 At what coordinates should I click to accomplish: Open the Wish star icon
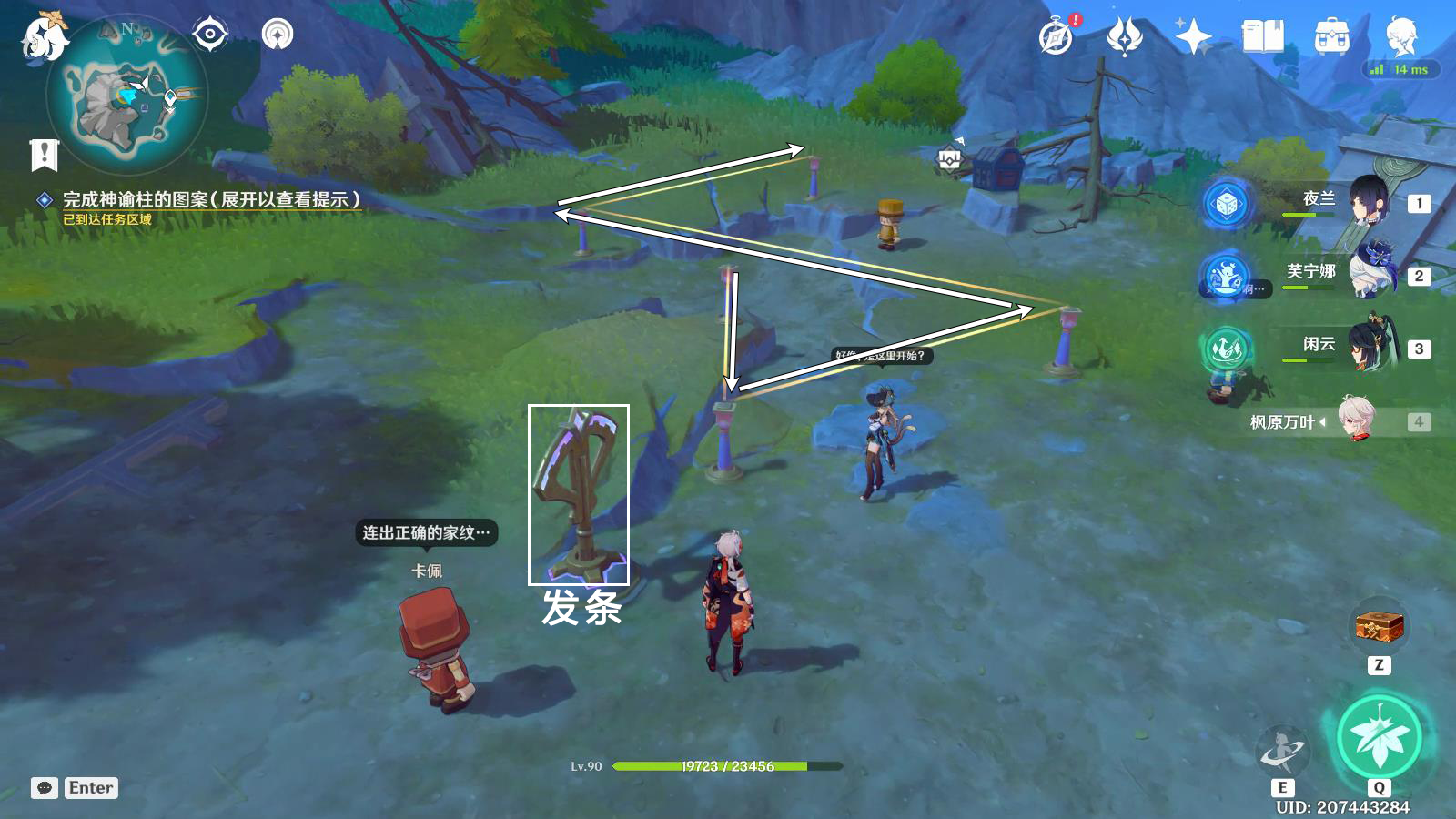pyautogui.click(x=1193, y=37)
